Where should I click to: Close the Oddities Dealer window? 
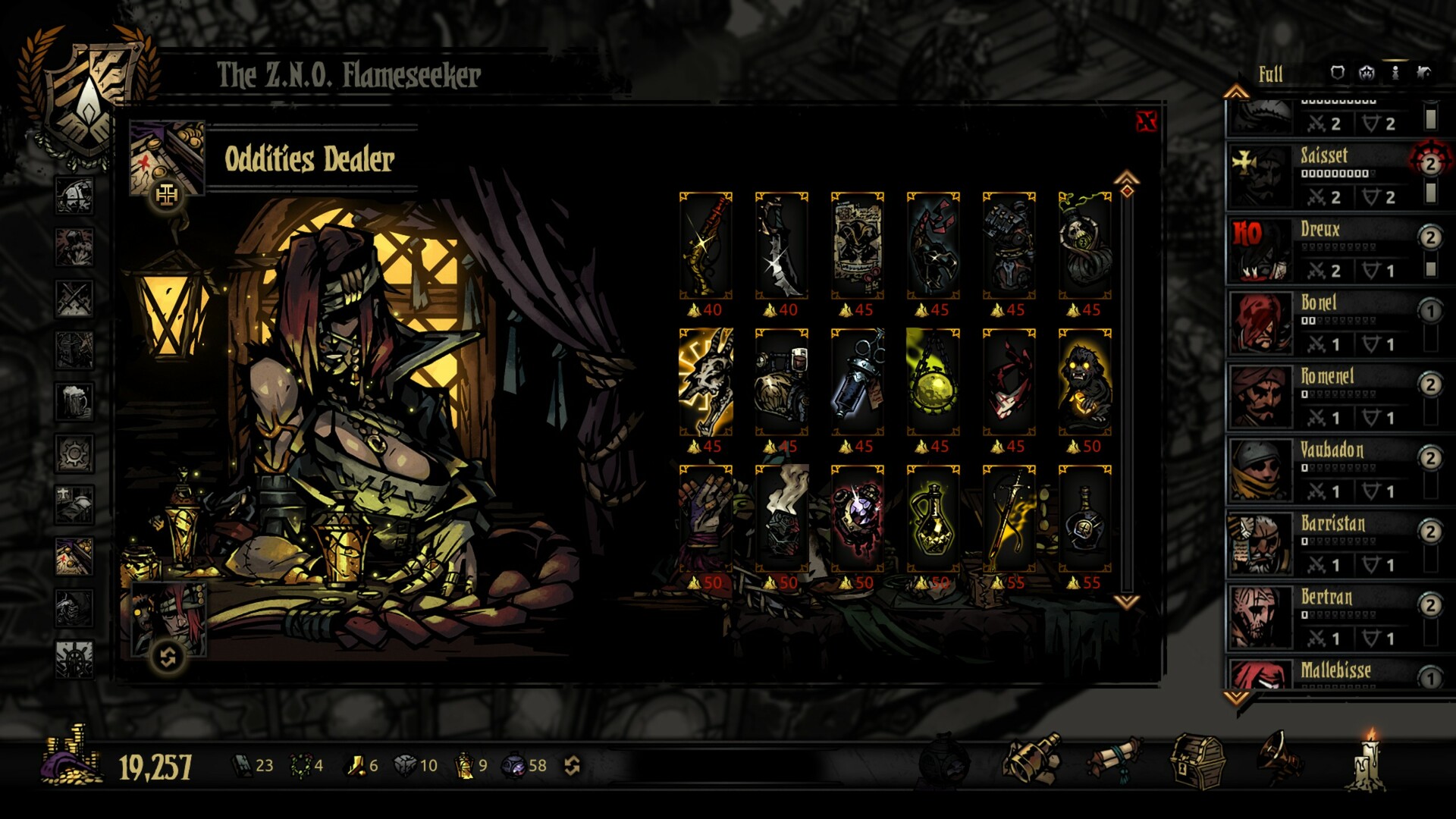pos(1146,121)
